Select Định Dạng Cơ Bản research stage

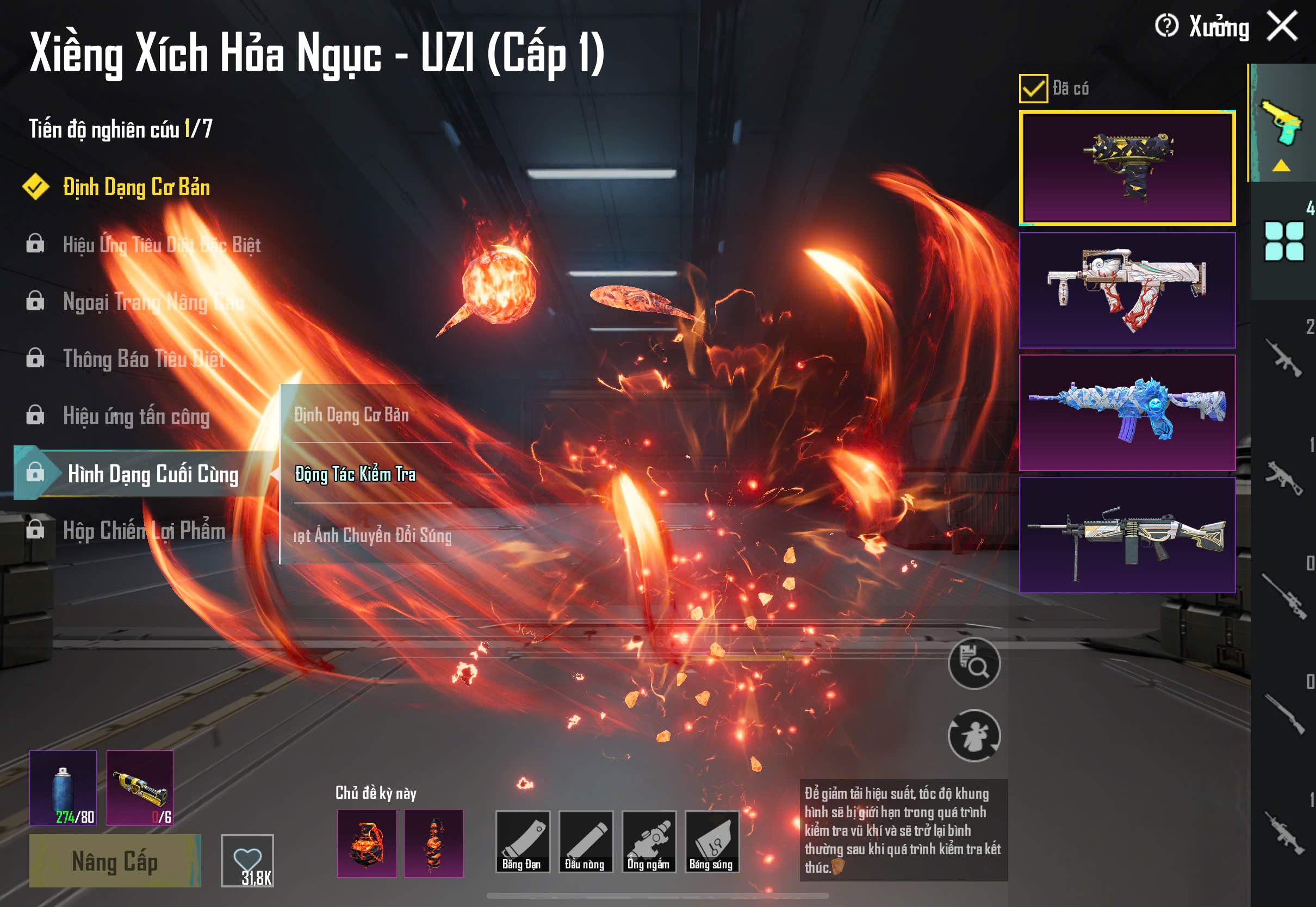pos(136,188)
